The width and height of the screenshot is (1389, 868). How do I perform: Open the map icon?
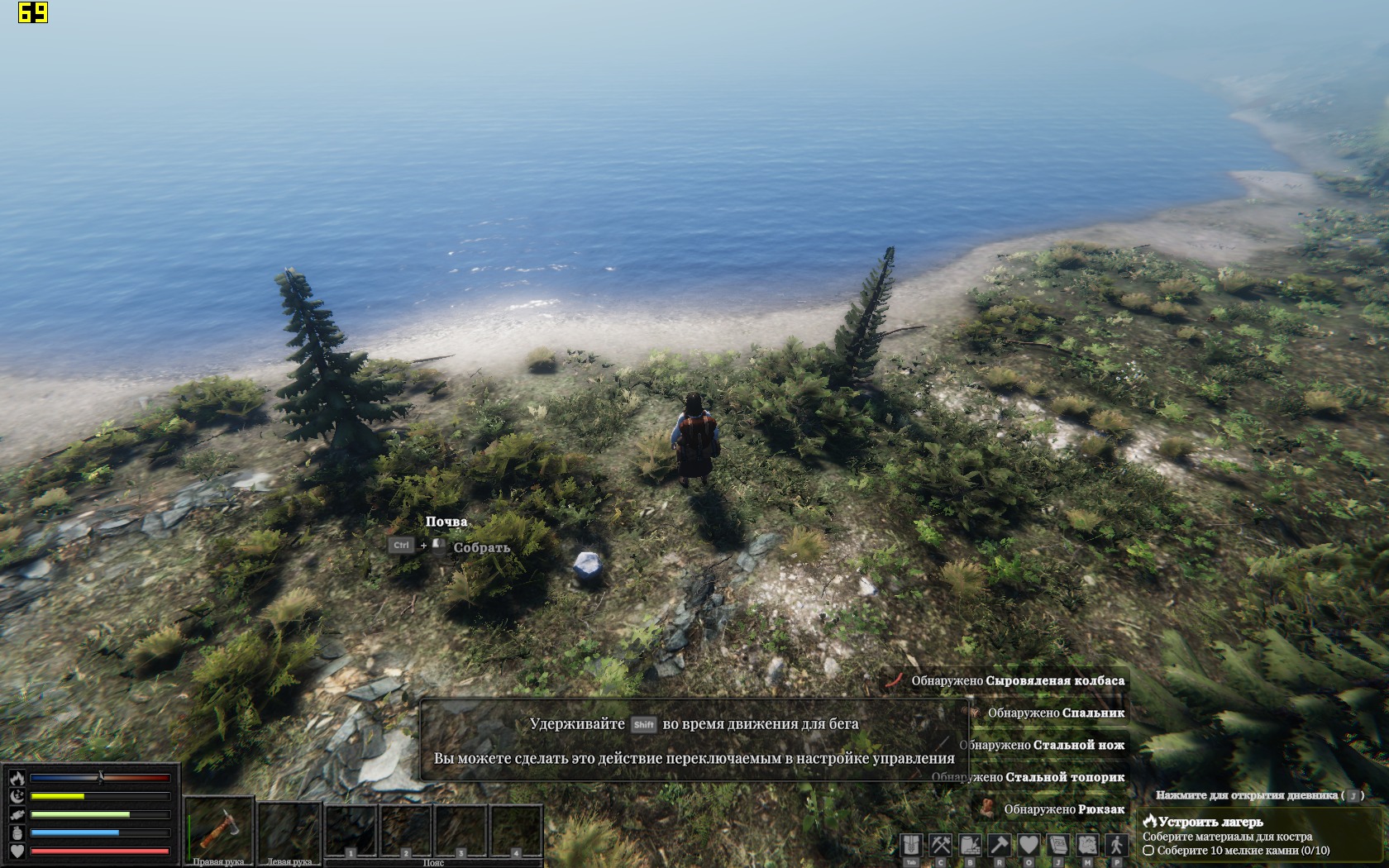(x=1087, y=845)
